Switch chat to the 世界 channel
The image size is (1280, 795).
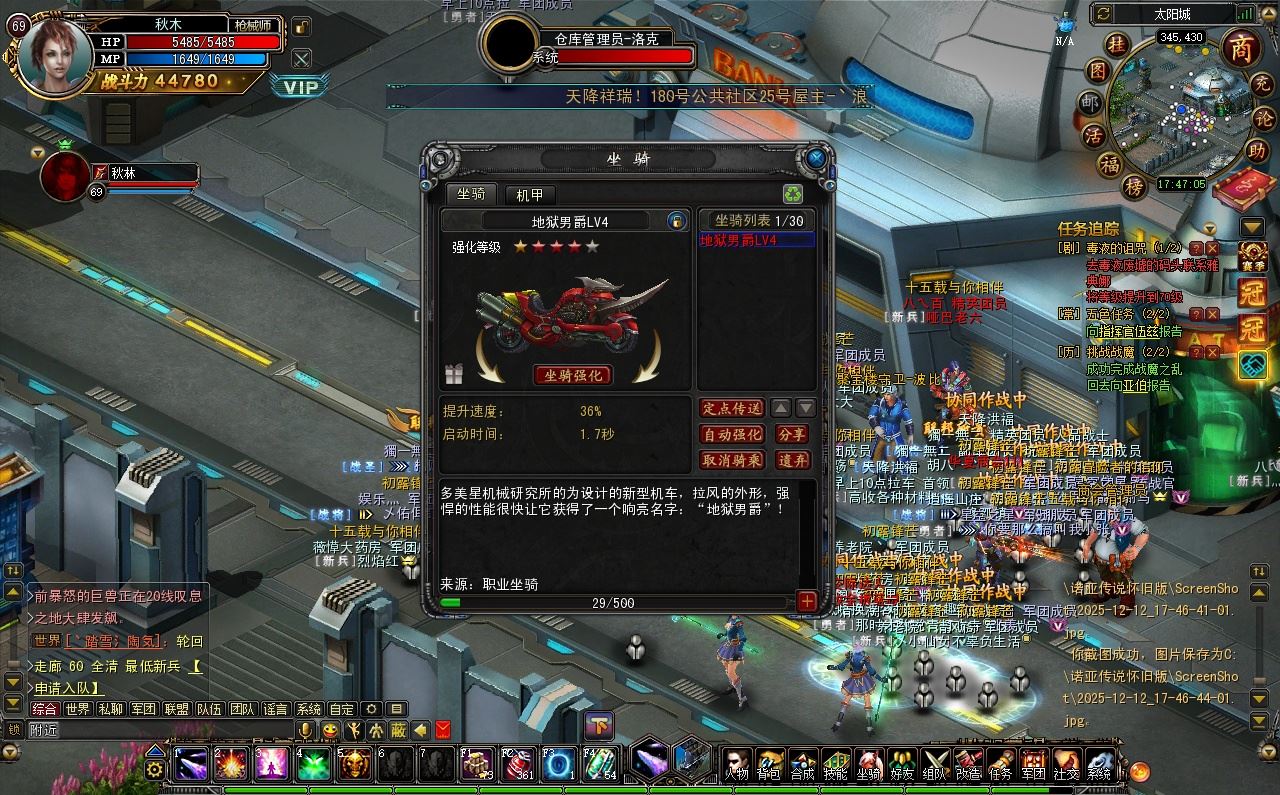[x=77, y=709]
